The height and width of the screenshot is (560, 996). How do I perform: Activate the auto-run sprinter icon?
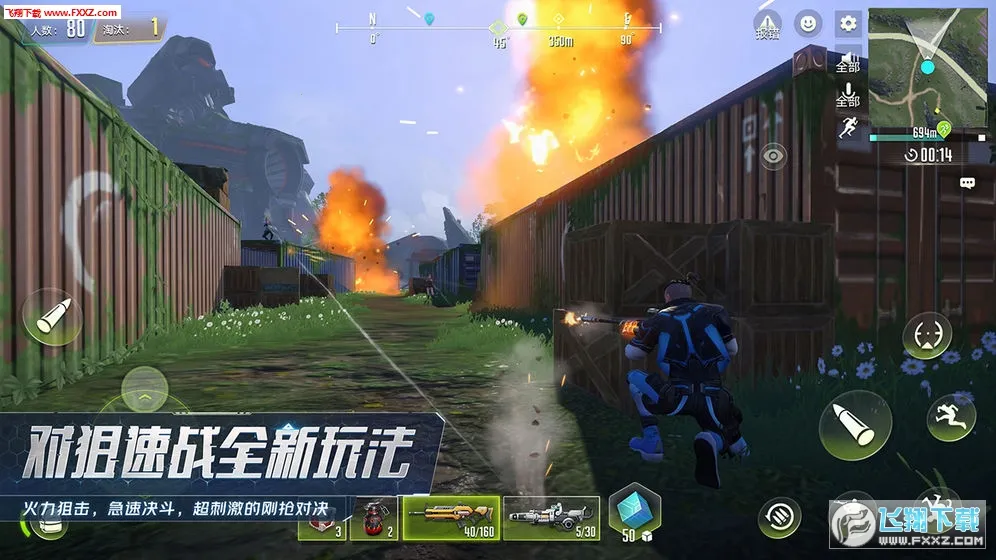tap(848, 128)
